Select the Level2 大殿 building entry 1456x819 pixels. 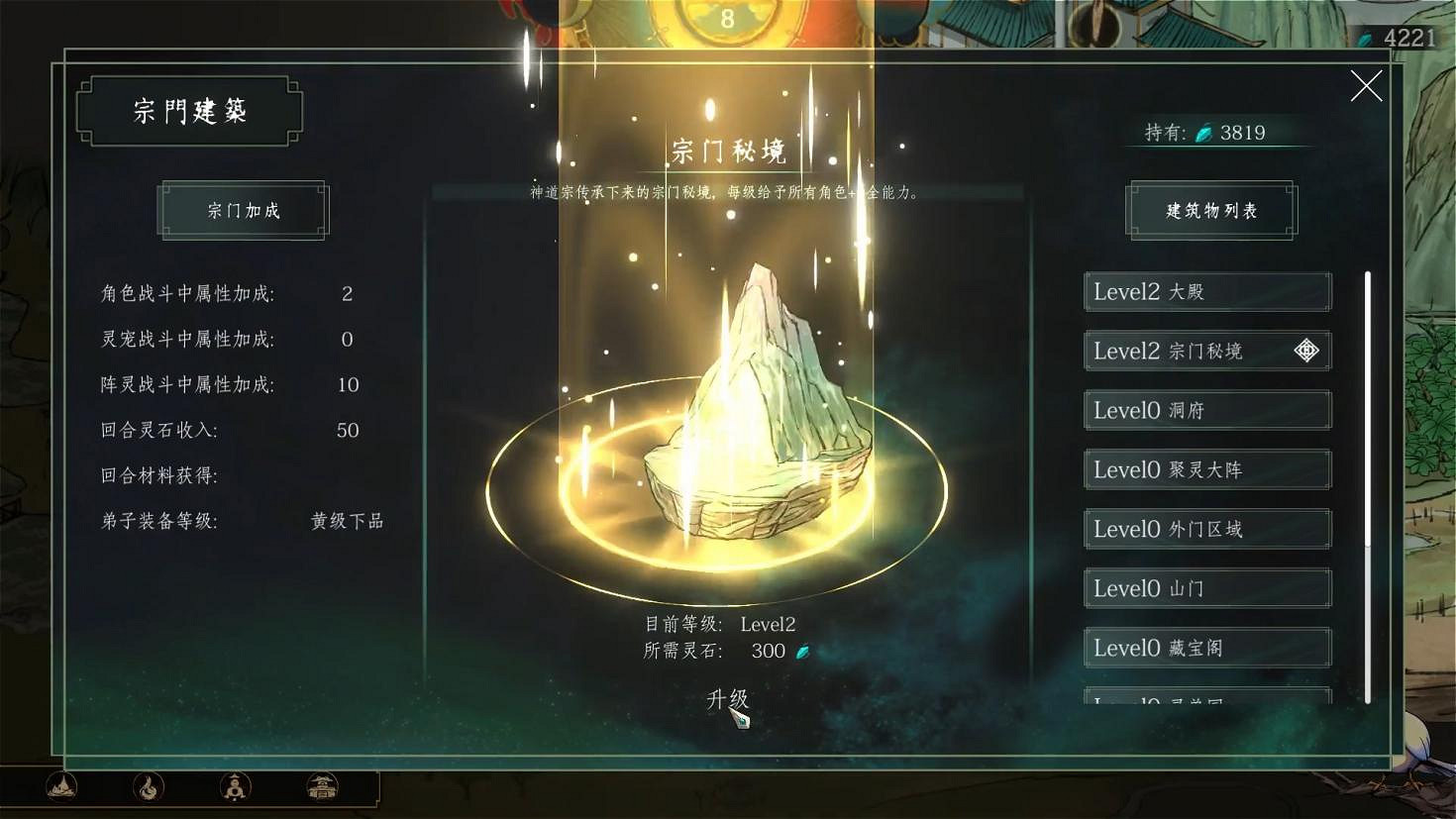click(x=1206, y=291)
